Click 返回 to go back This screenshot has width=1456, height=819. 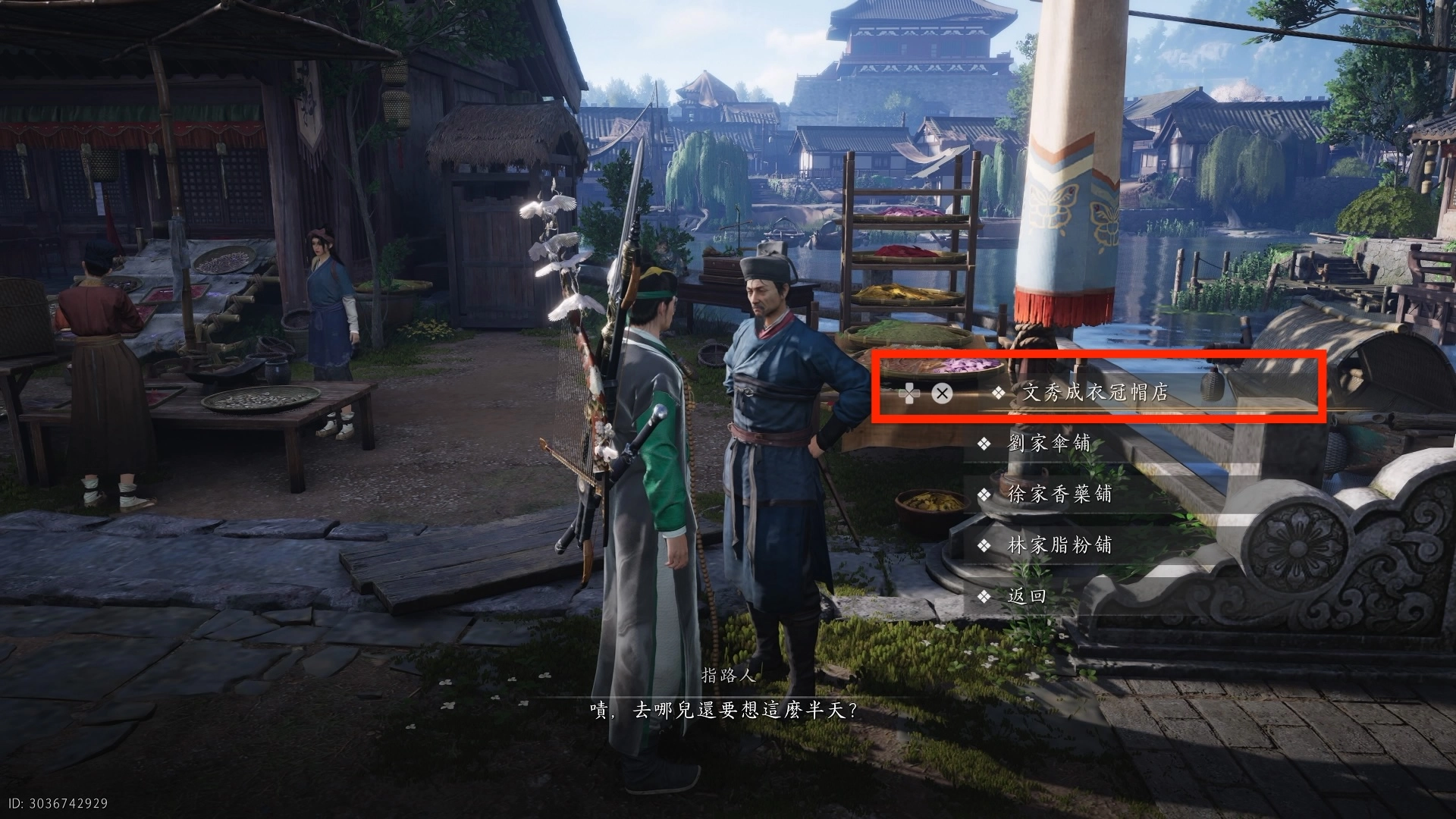tap(1027, 596)
